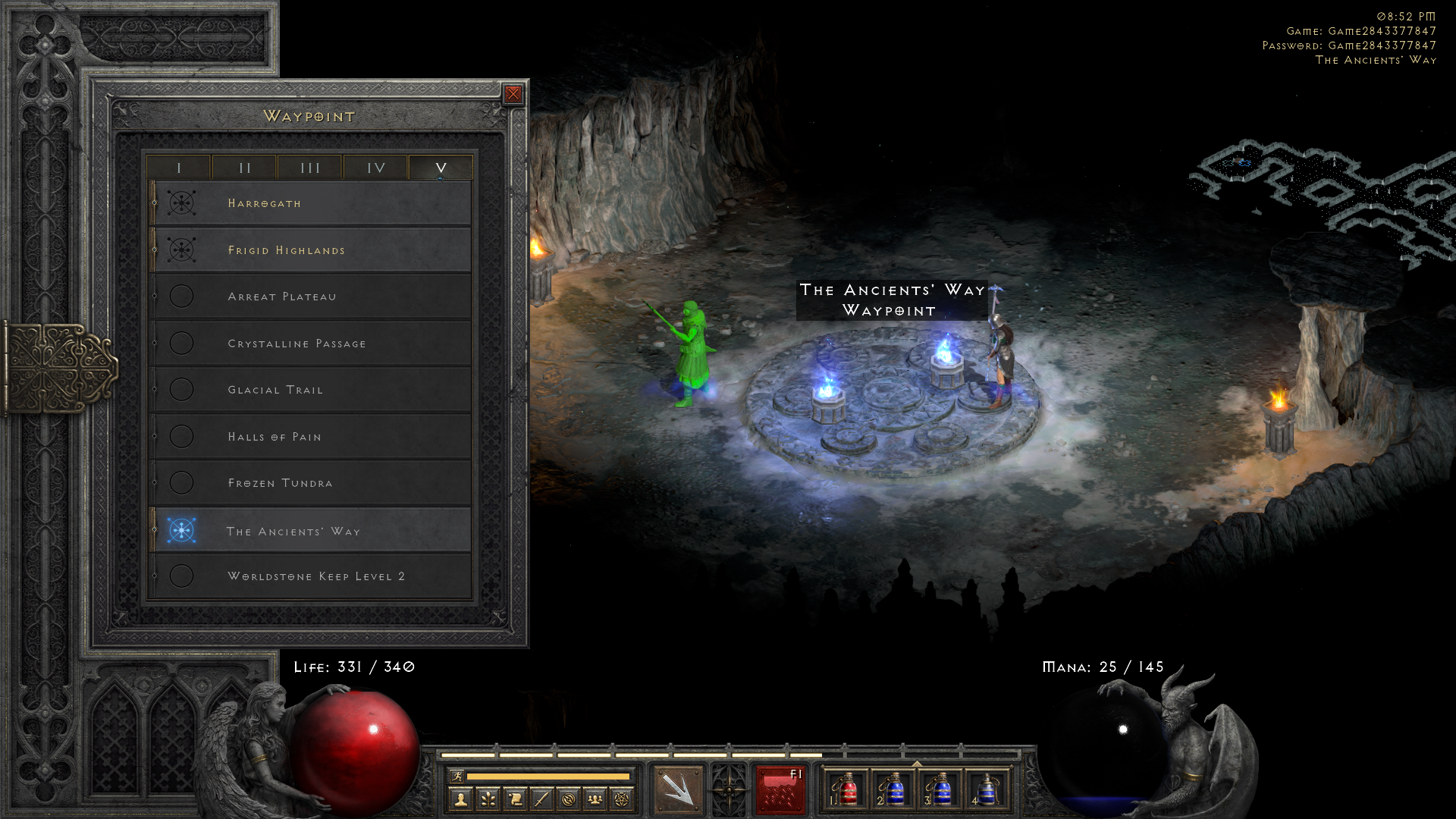Open the red right-click skill selector
Viewport: 1456px width, 819px height.
(780, 790)
